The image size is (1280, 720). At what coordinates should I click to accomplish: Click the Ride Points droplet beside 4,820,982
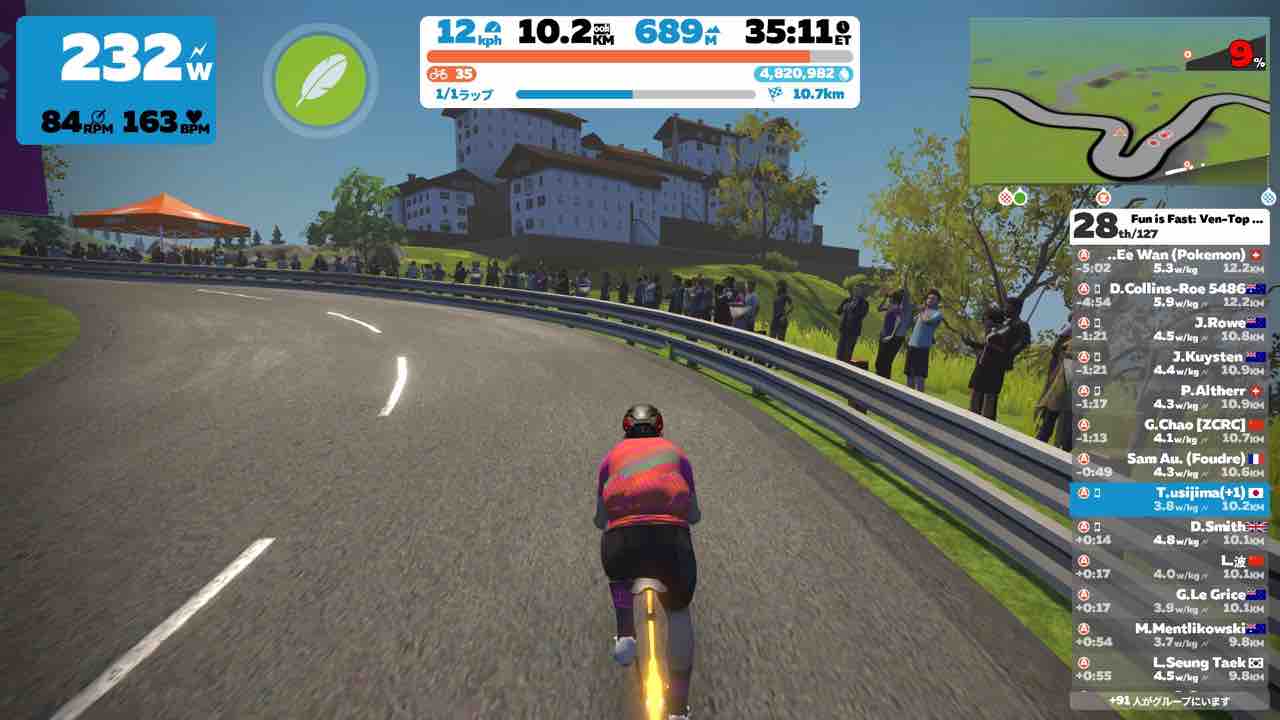point(846,74)
